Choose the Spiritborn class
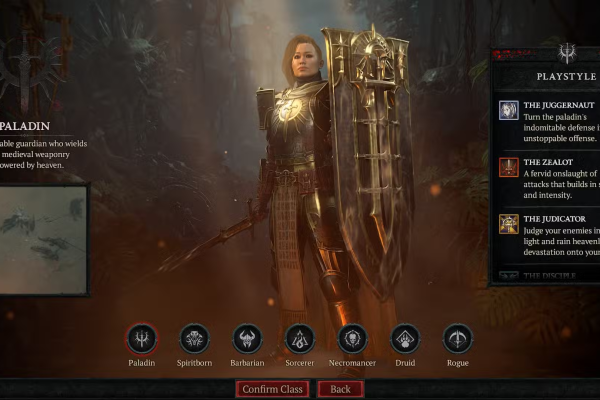This screenshot has width=600, height=400. click(x=195, y=339)
